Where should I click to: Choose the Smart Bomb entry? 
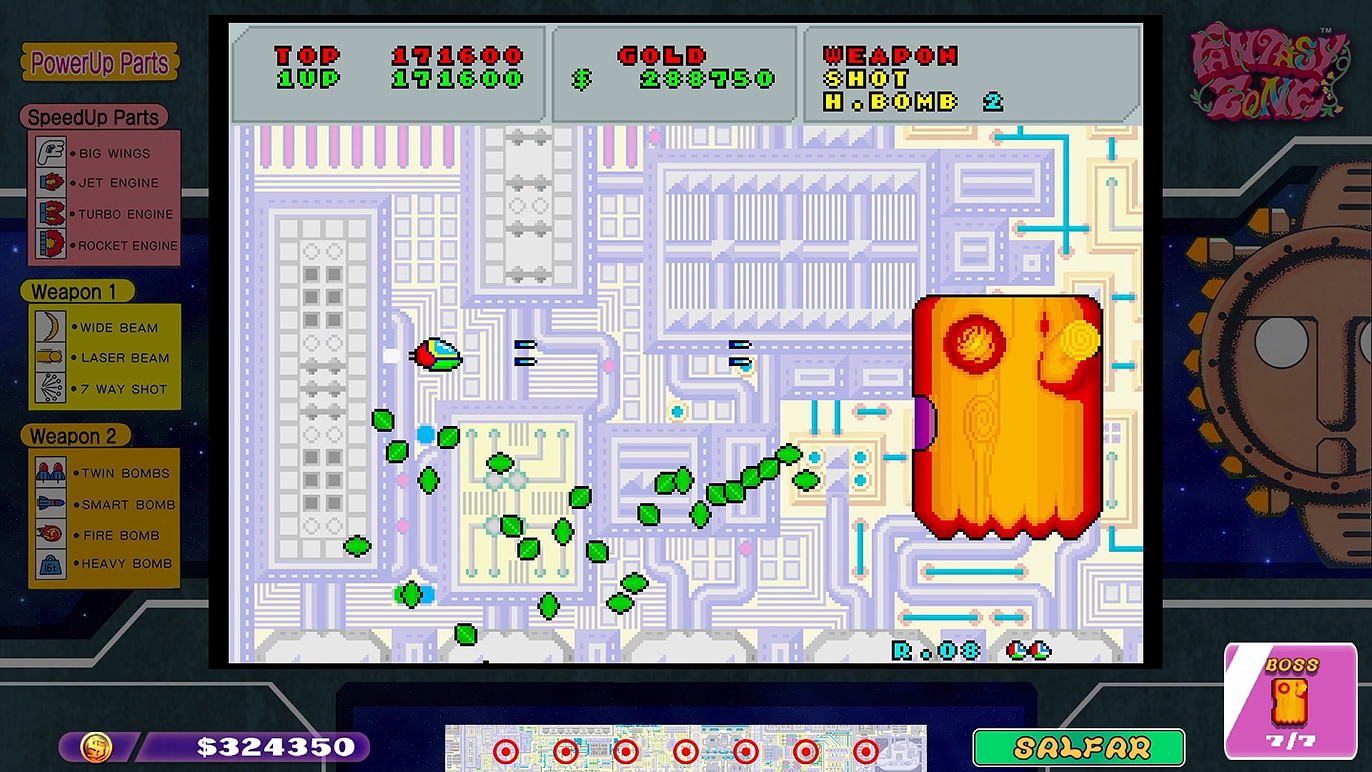(104, 504)
